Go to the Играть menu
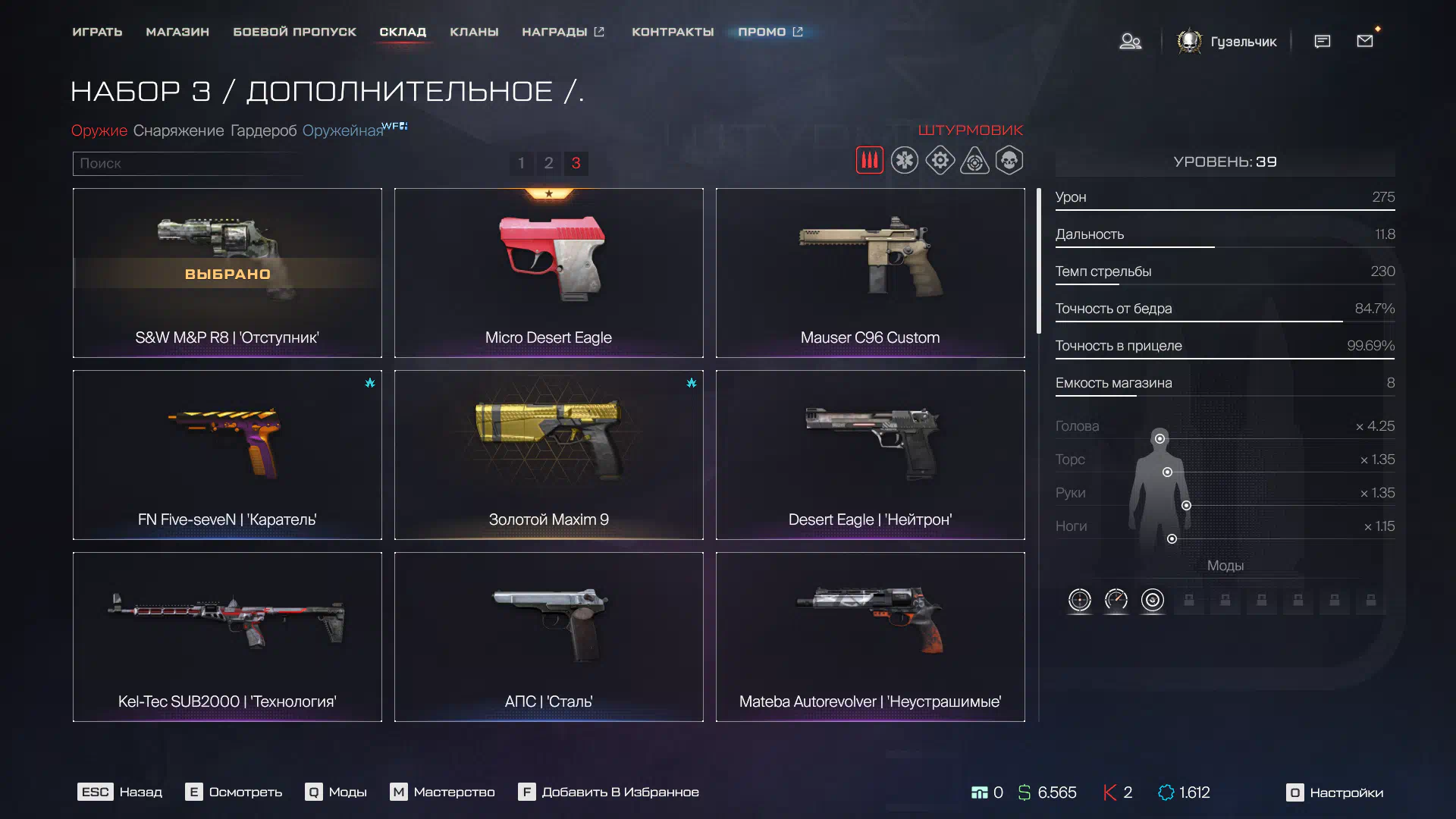 pyautogui.click(x=97, y=32)
